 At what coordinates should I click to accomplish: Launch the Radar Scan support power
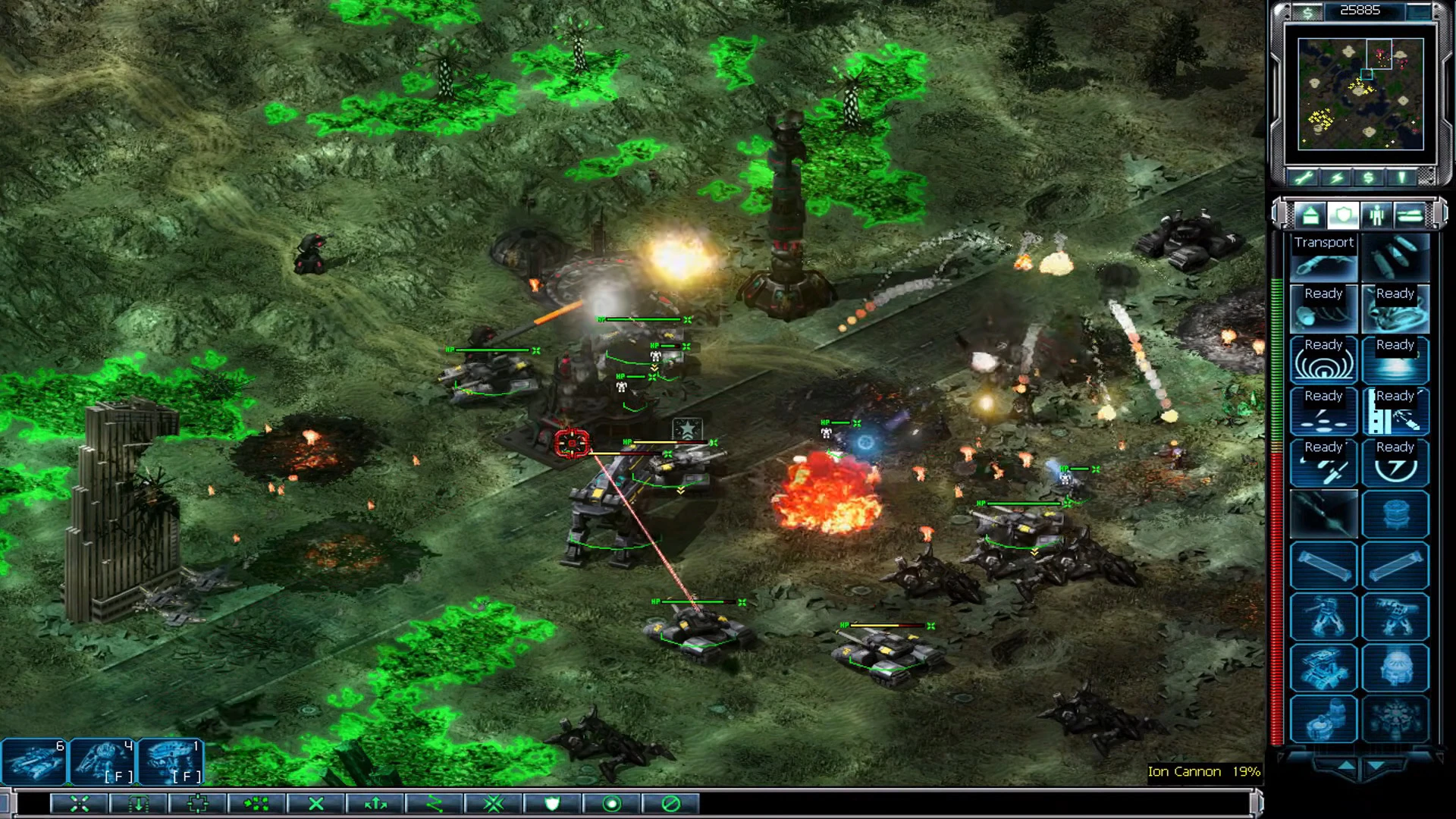[x=1323, y=362]
